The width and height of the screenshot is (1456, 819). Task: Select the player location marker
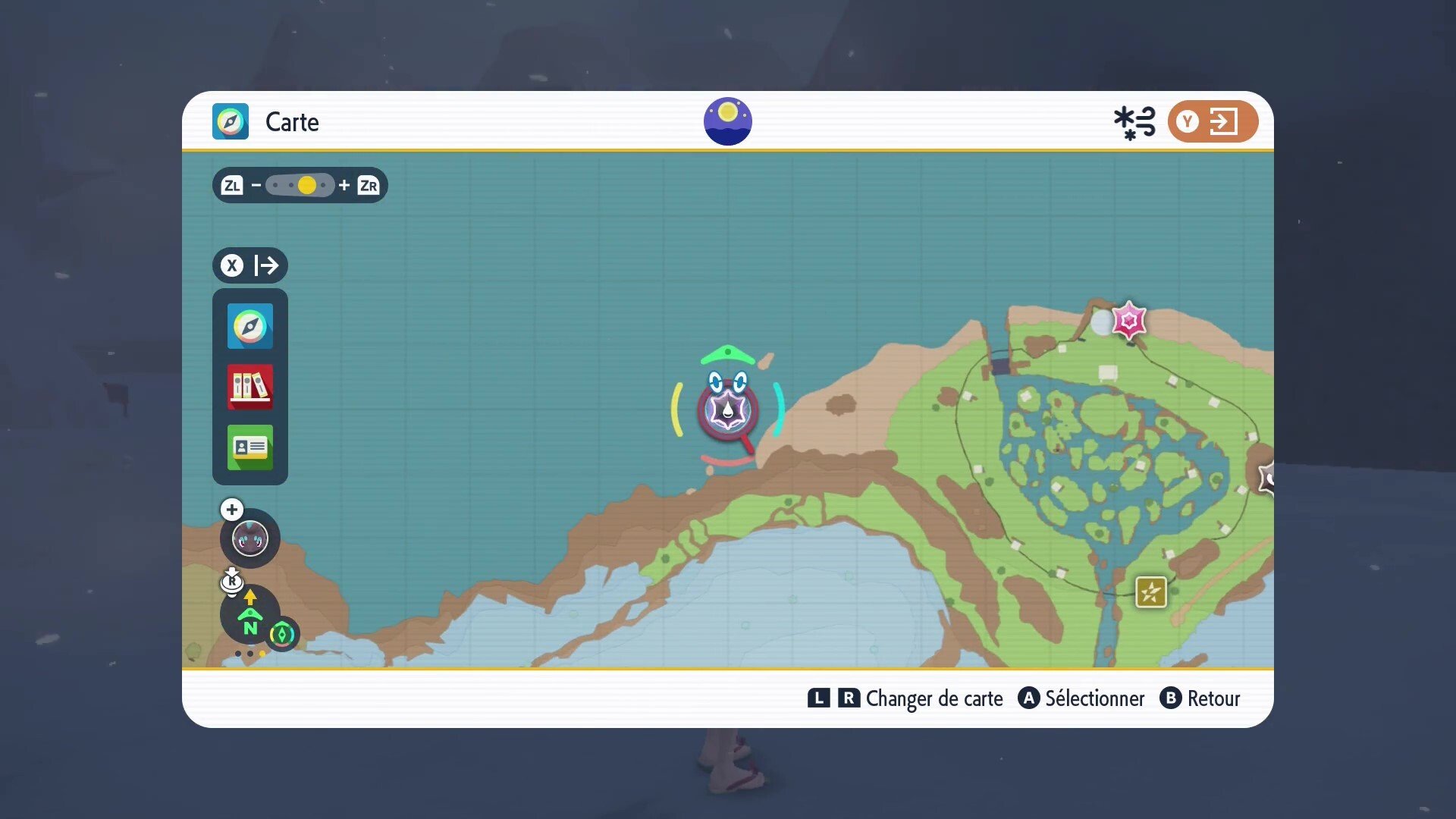tap(727, 409)
